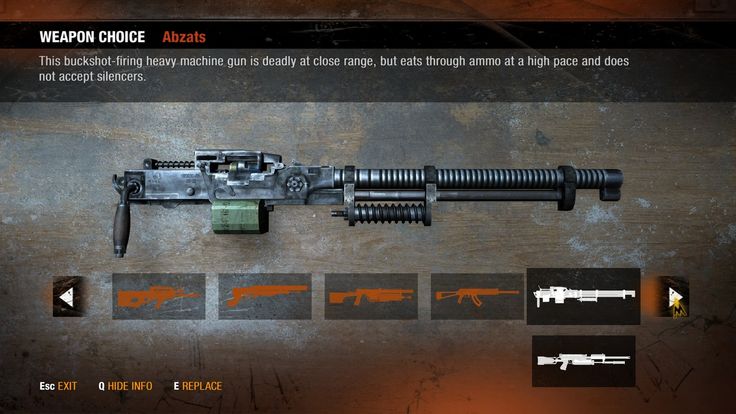Choose the orange Kalash rifle with curved magazine
This screenshot has width=736, height=414.
coord(477,296)
